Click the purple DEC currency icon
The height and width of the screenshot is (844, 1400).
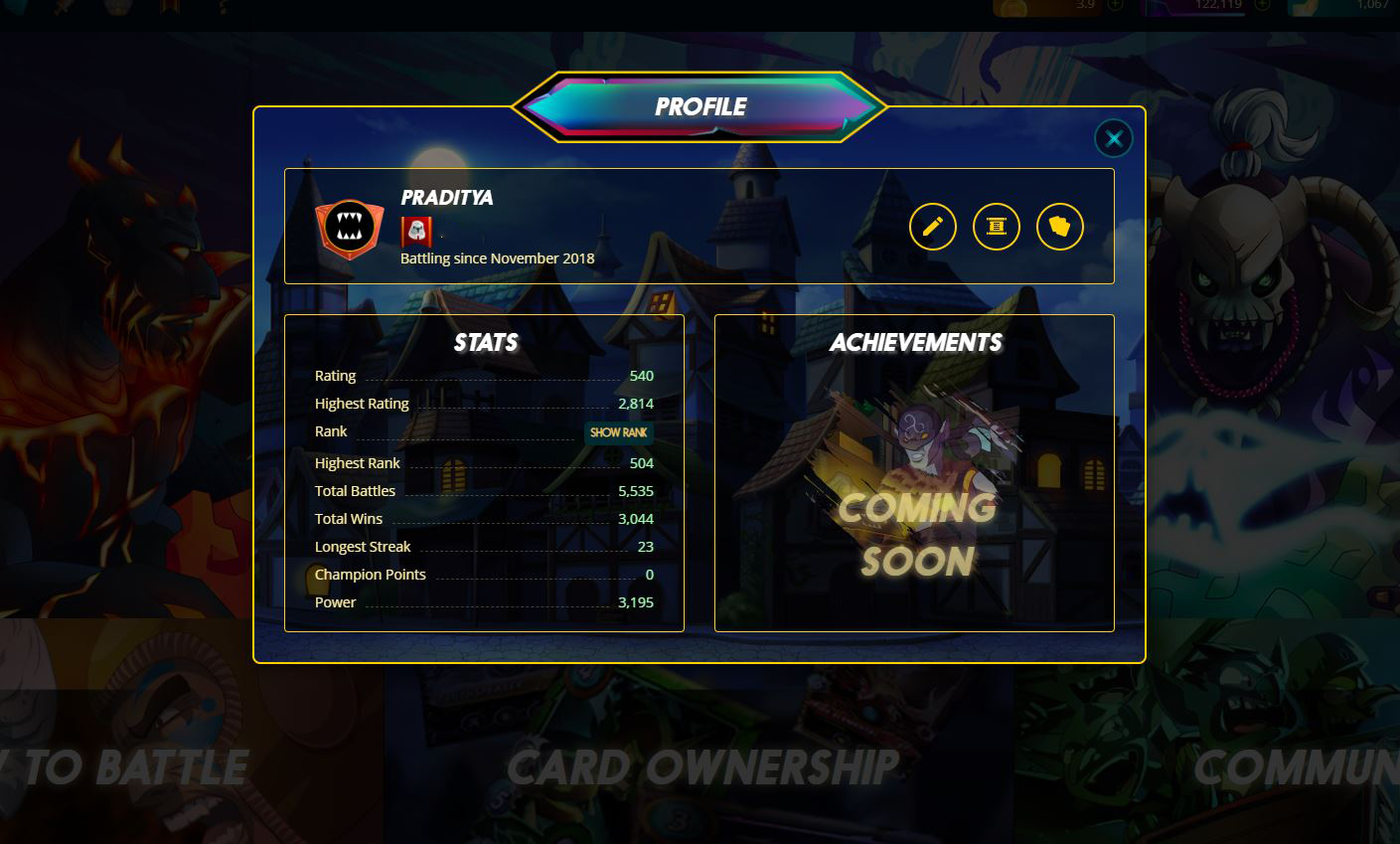click(1158, 7)
